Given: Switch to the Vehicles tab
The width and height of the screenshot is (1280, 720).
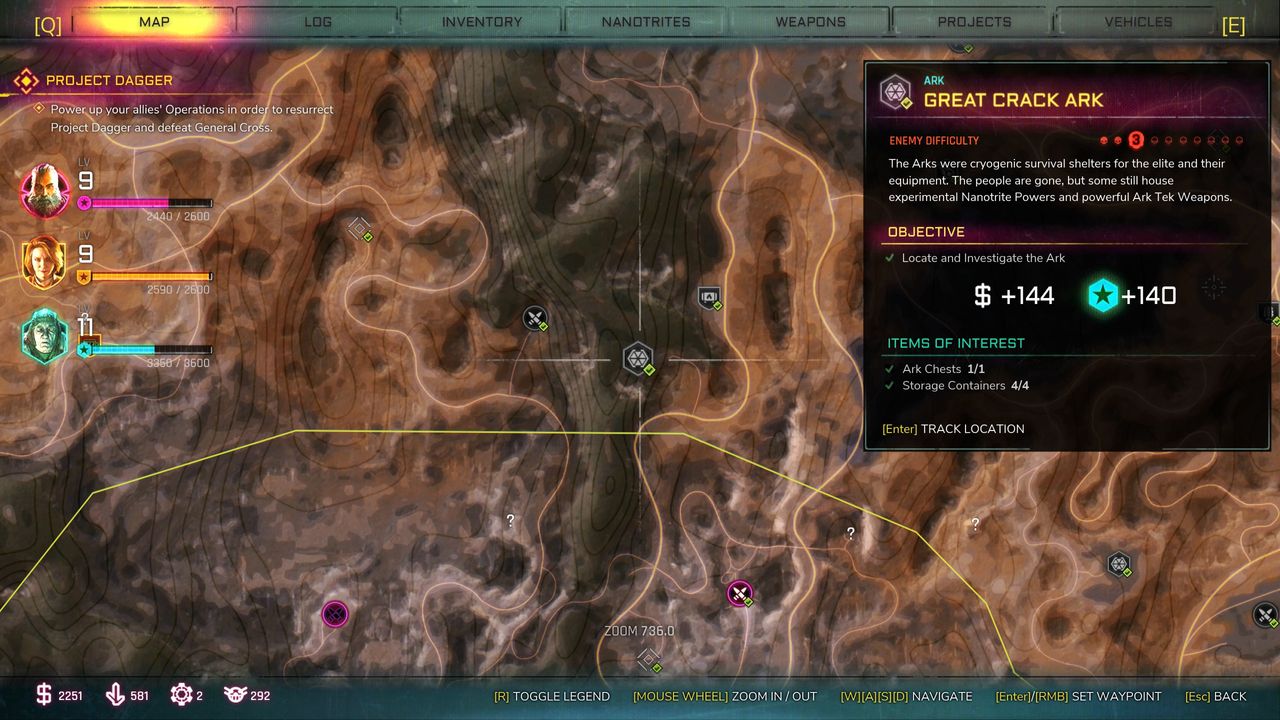Looking at the screenshot, I should coord(1138,21).
